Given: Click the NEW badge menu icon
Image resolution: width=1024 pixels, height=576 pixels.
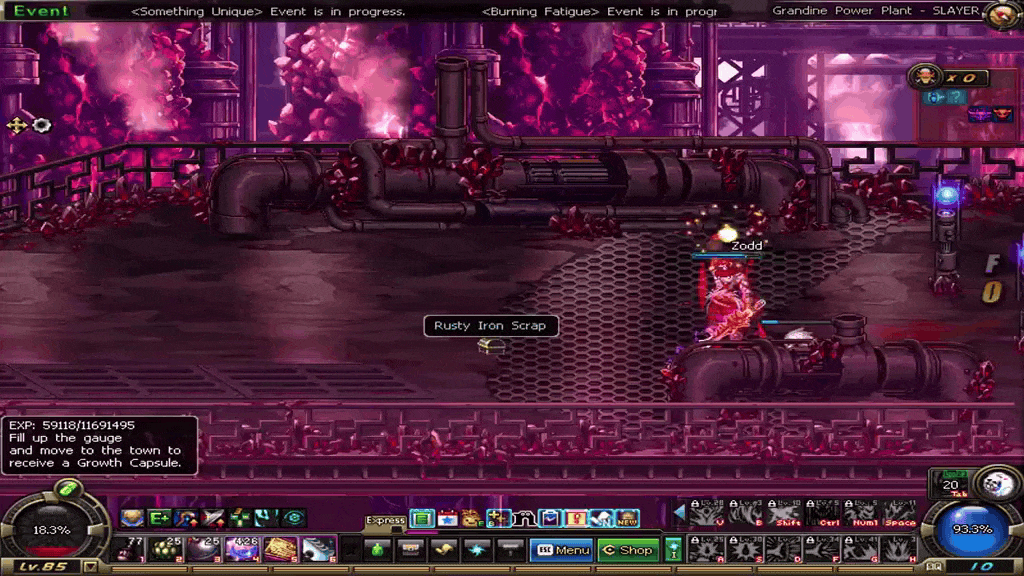Looking at the screenshot, I should click(627, 518).
